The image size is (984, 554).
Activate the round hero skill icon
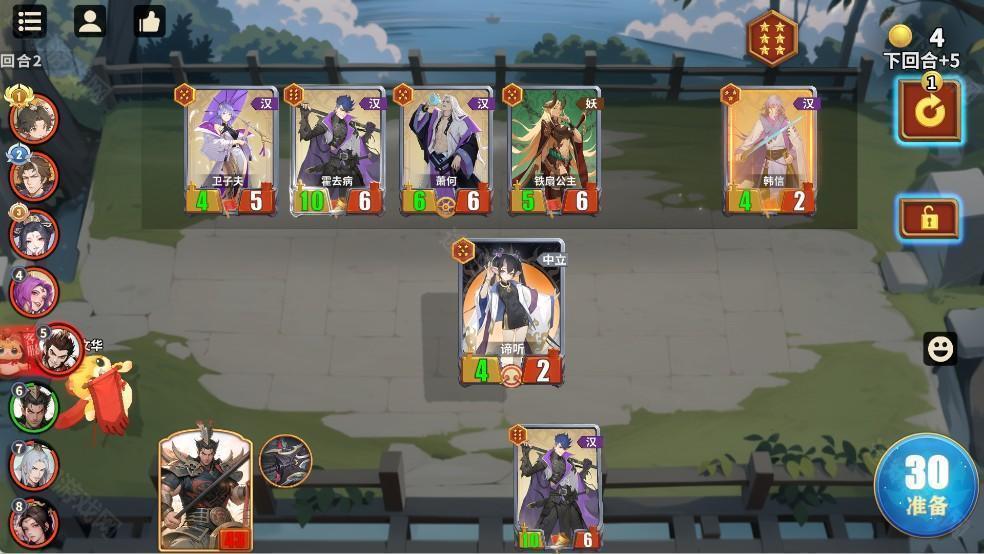285,461
